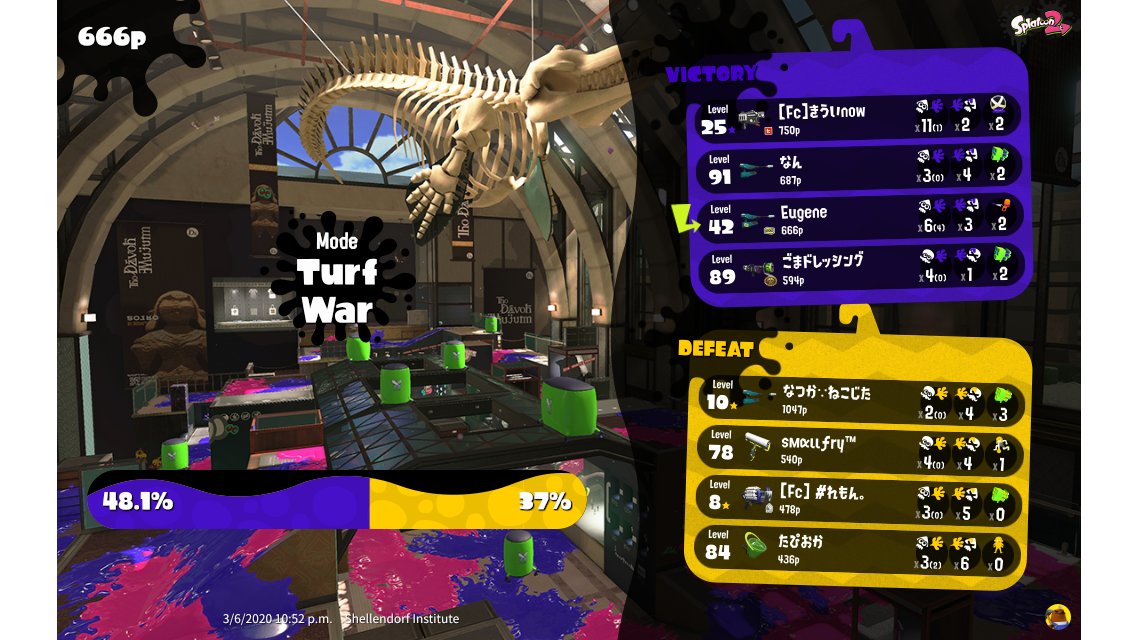The height and width of the screenshot is (640, 1138).
Task: Choose the SMαLL fry™ player row
Action: [860, 451]
